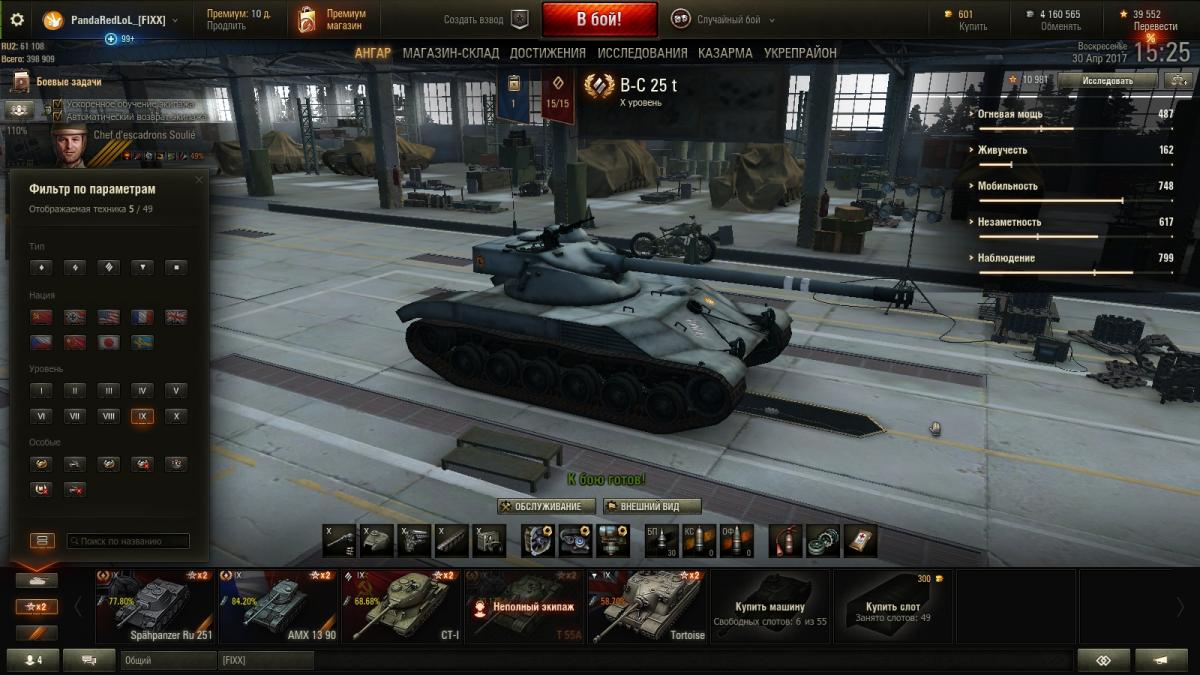Switch to the УКРЕПРАЙОН tab
The height and width of the screenshot is (675, 1200).
tap(800, 53)
